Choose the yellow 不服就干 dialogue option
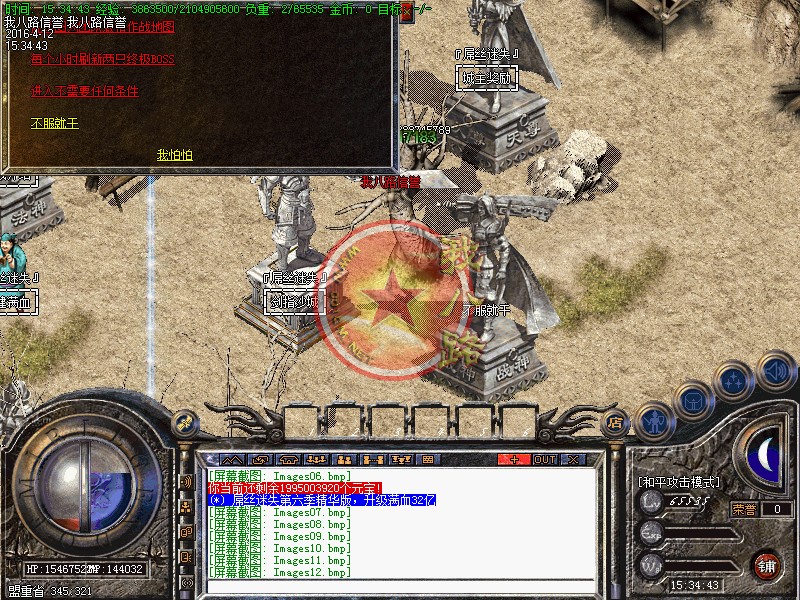Screen dimensions: 800x600 coord(54,123)
